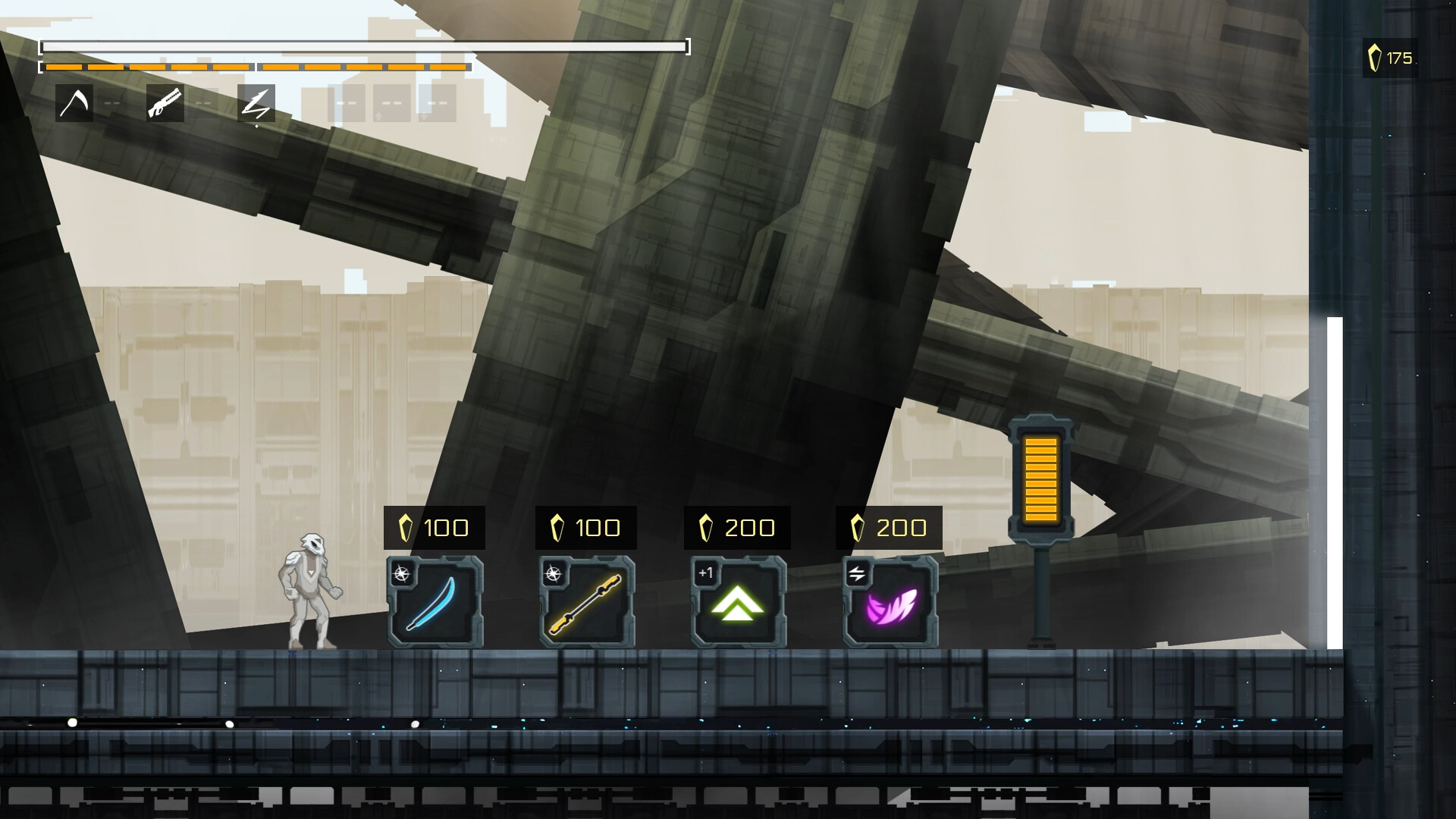
Task: Open the last empty inventory slot
Action: 438,103
